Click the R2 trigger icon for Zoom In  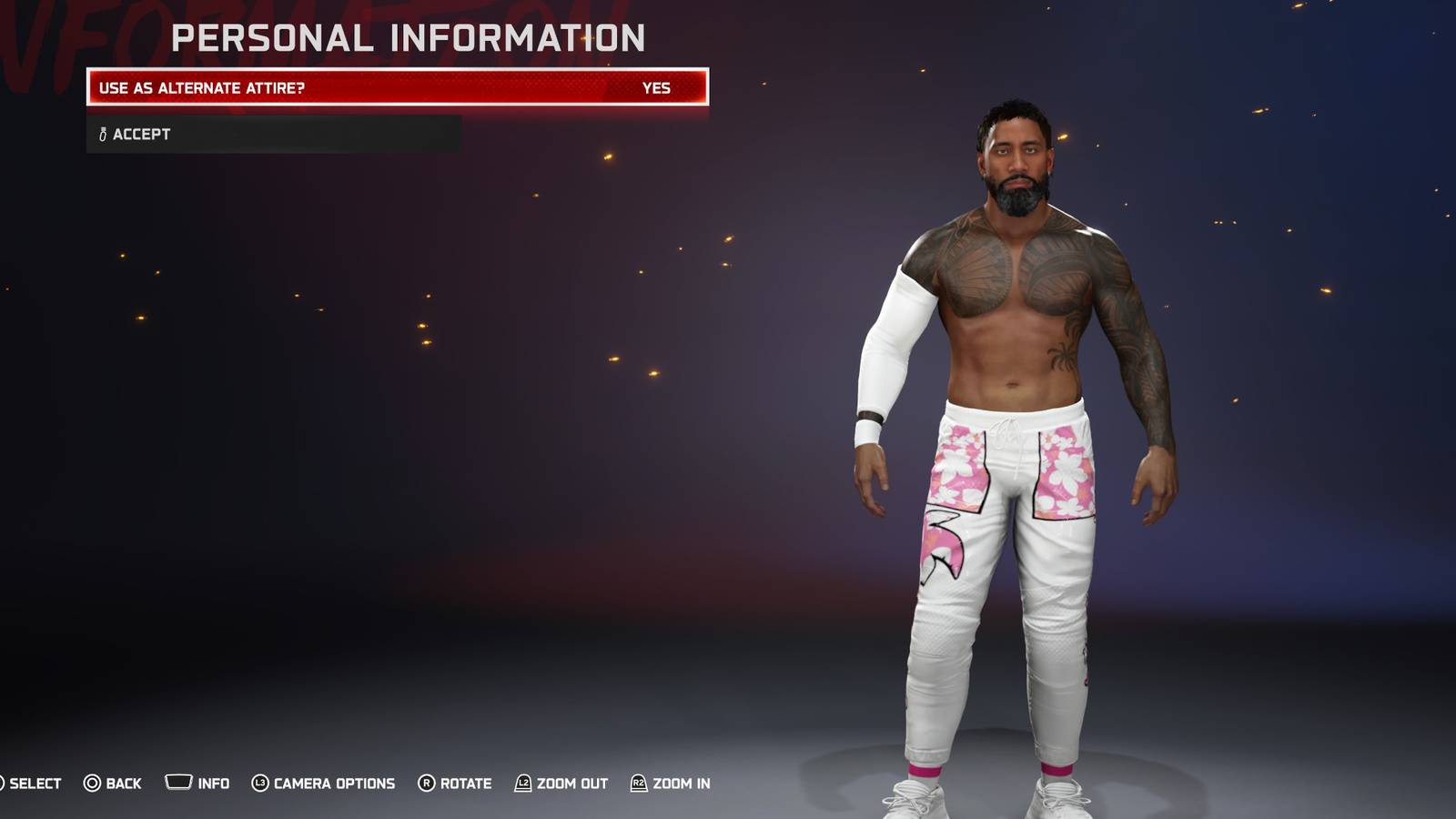(x=640, y=783)
